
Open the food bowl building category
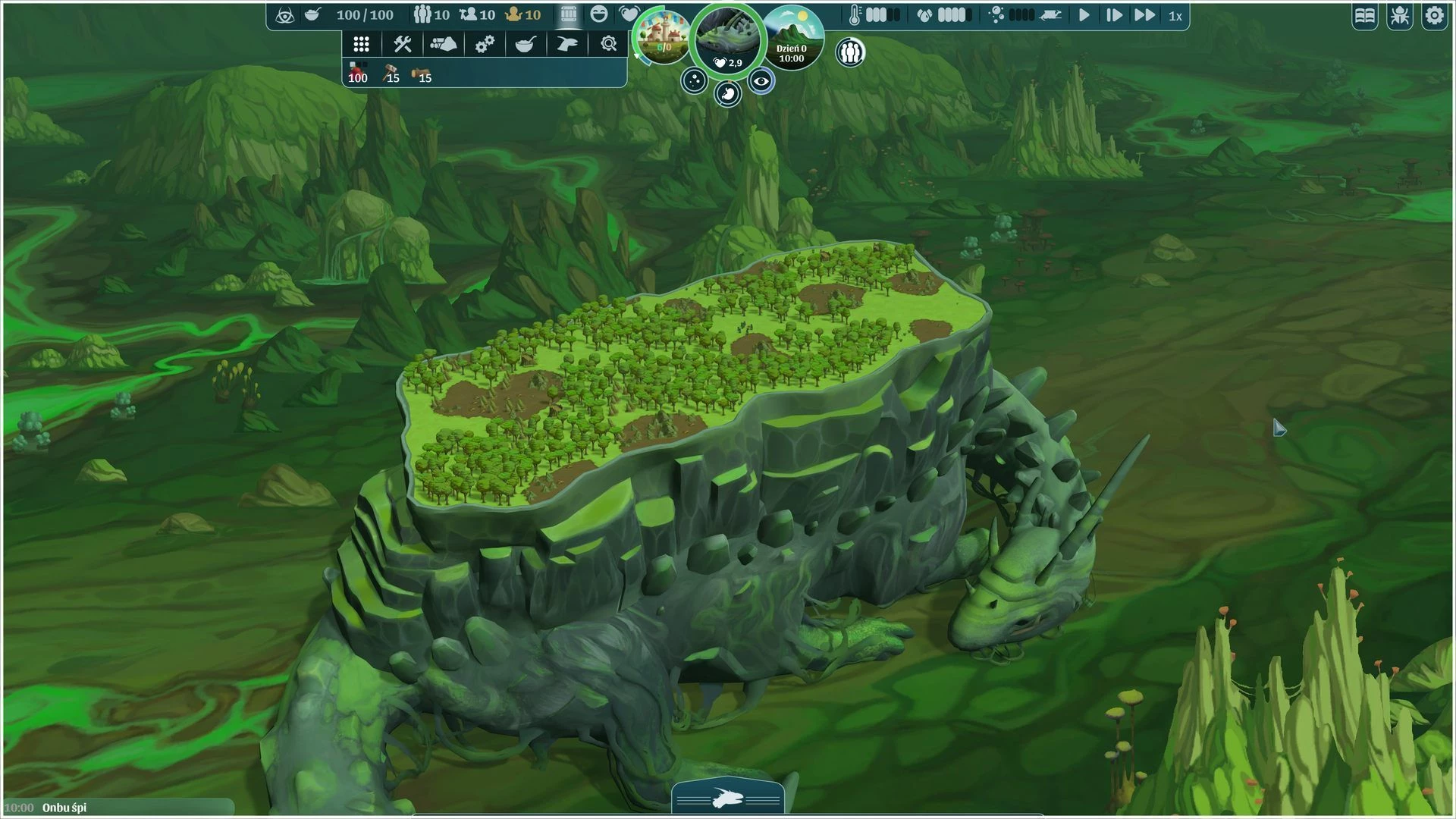pyautogui.click(x=526, y=45)
